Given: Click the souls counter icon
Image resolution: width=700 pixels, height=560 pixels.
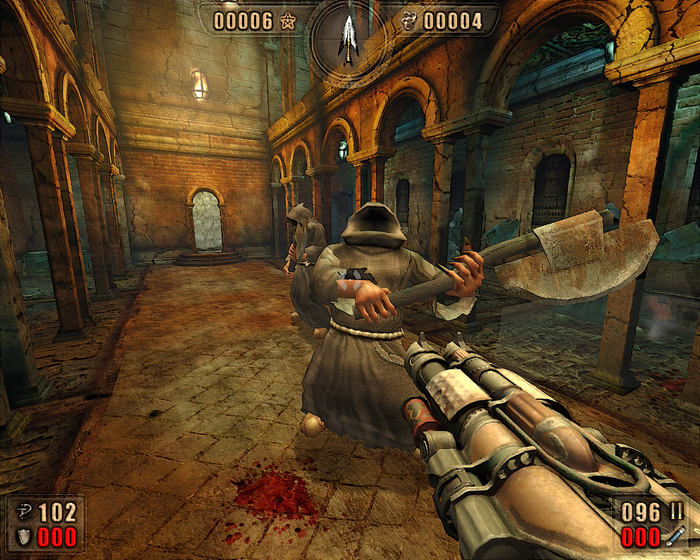Looking at the screenshot, I should [x=407, y=20].
